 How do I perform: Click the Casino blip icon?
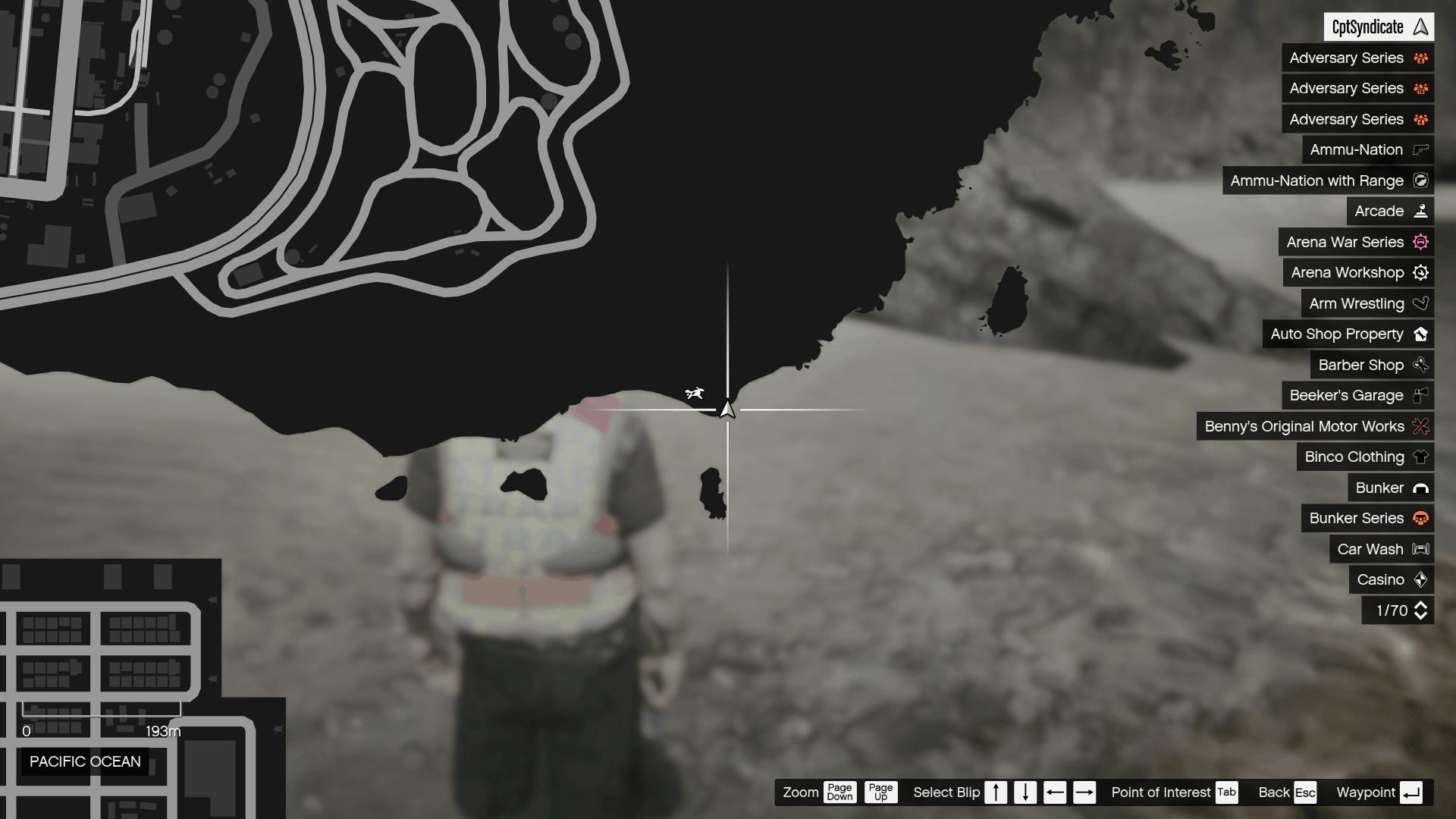1420,579
